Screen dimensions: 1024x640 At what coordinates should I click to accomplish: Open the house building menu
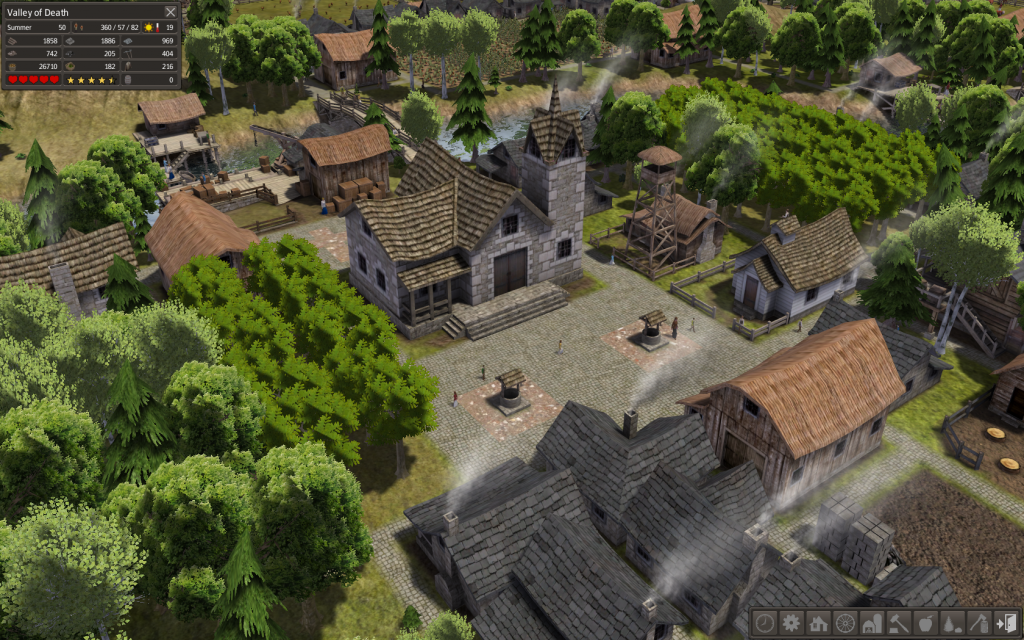(x=818, y=622)
